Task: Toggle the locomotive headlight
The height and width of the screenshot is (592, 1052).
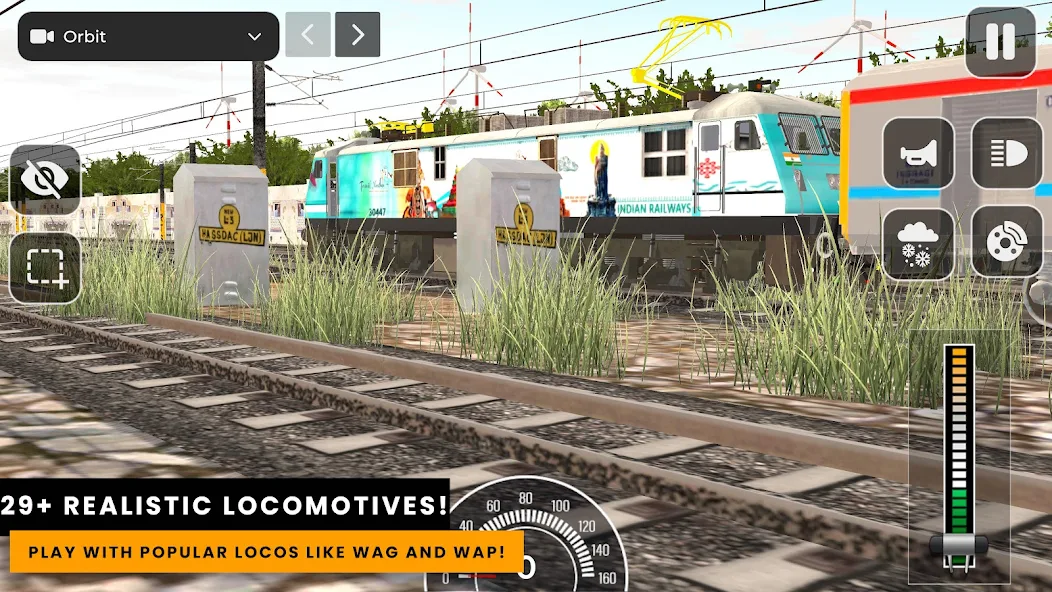Action: [1006, 153]
